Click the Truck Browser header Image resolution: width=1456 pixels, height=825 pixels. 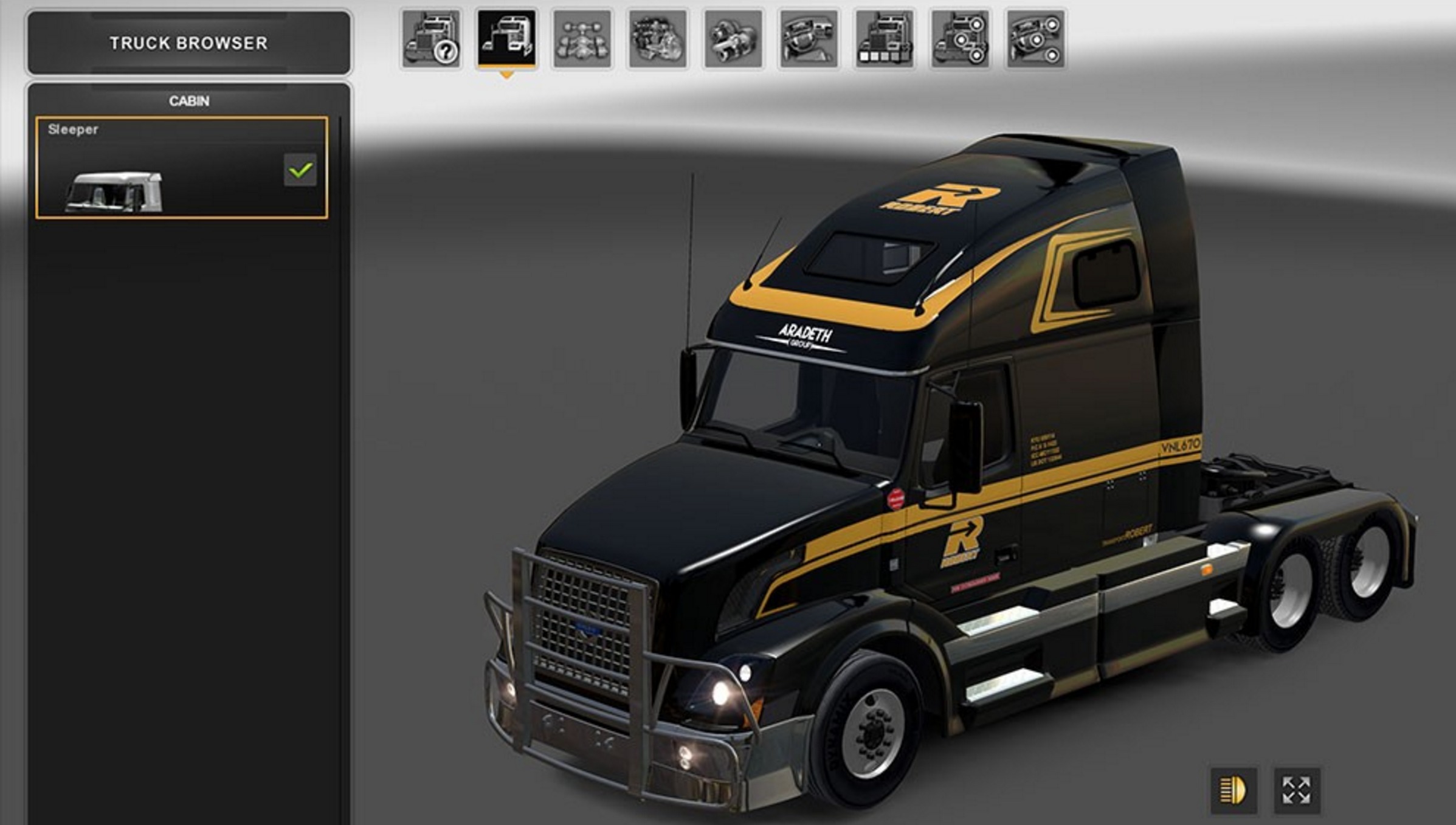[x=188, y=43]
